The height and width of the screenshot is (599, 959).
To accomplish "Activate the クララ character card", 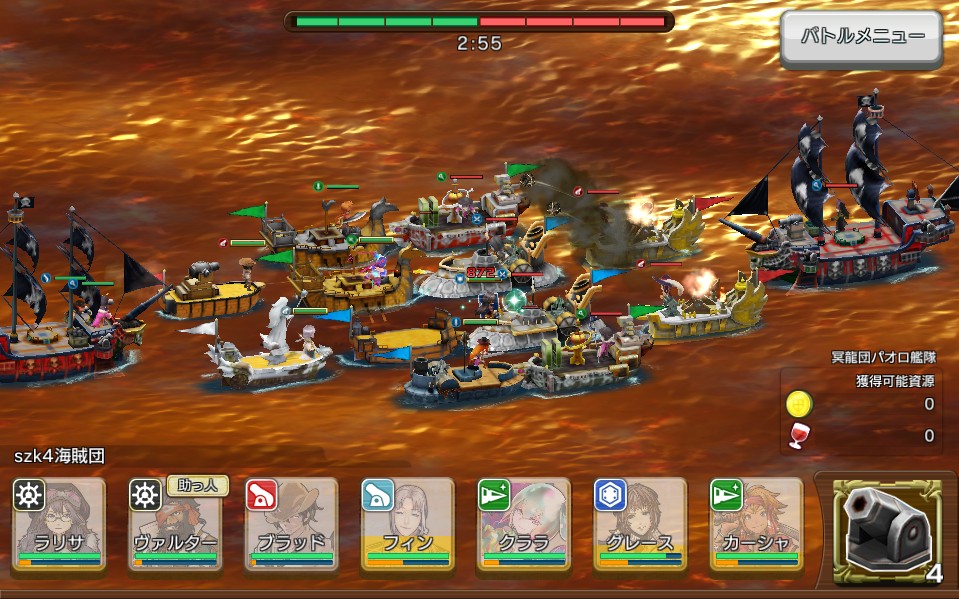I will tap(523, 524).
